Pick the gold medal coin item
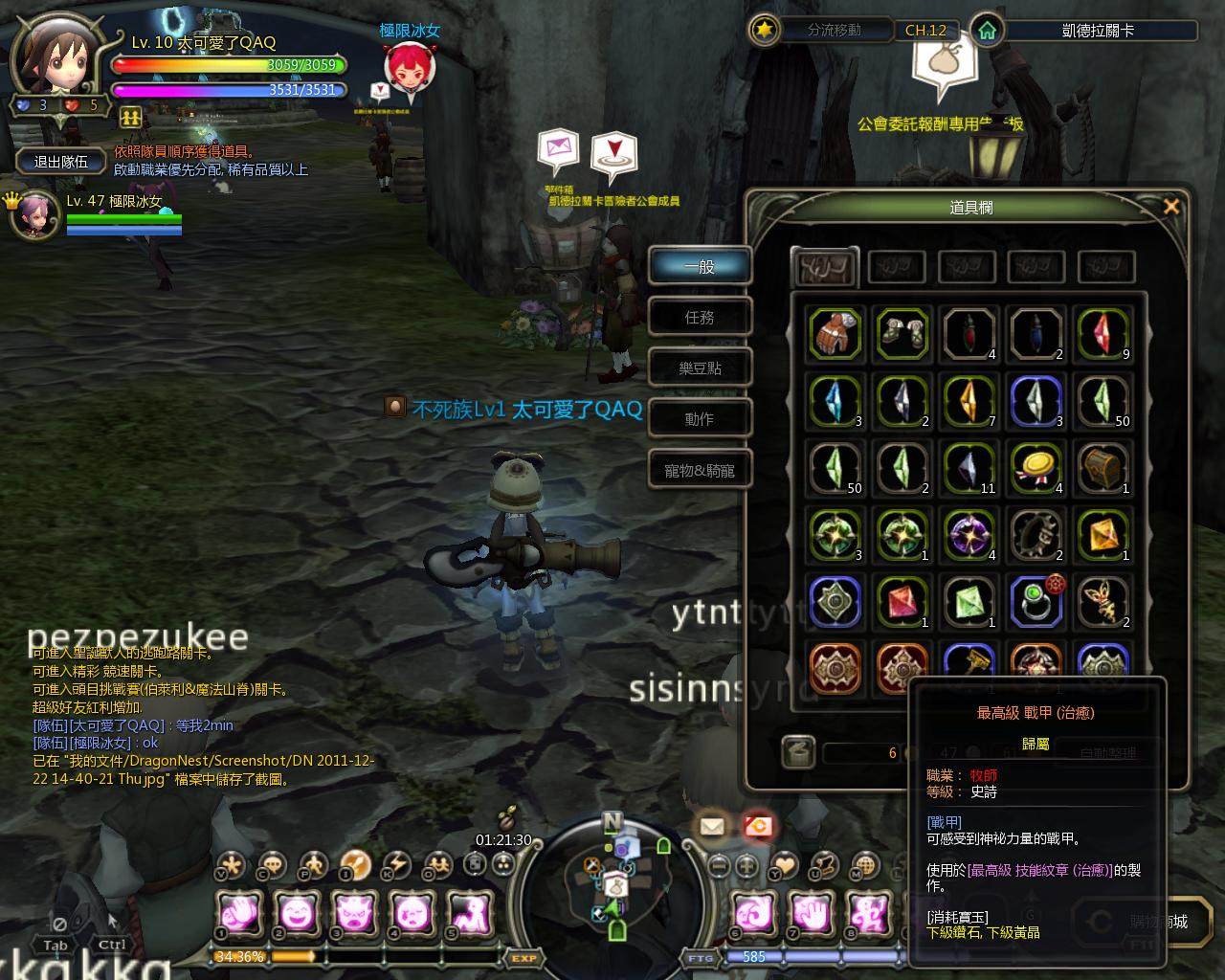The width and height of the screenshot is (1225, 980). click(1036, 468)
